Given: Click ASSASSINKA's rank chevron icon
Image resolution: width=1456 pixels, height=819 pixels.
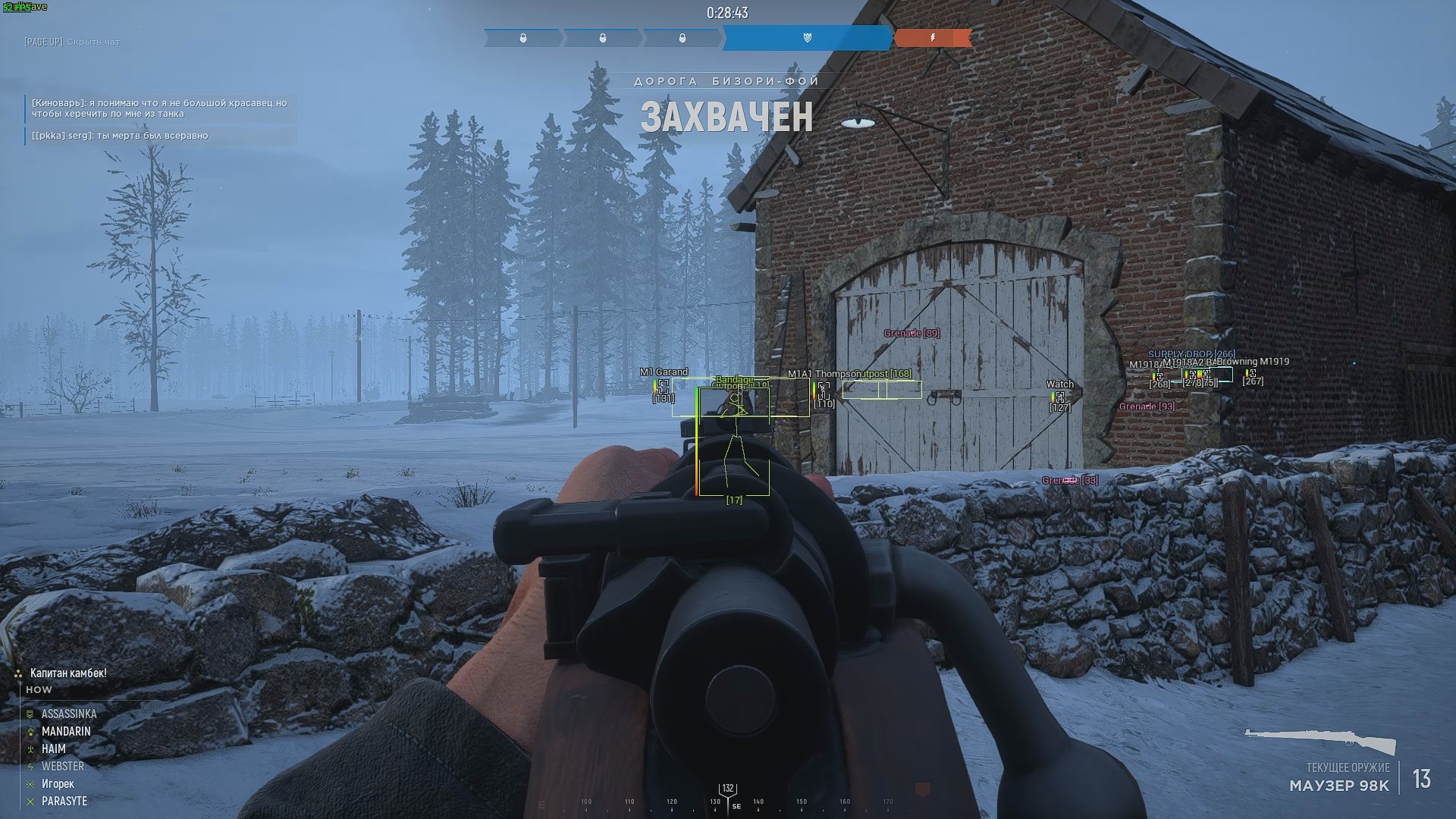Looking at the screenshot, I should (30, 714).
